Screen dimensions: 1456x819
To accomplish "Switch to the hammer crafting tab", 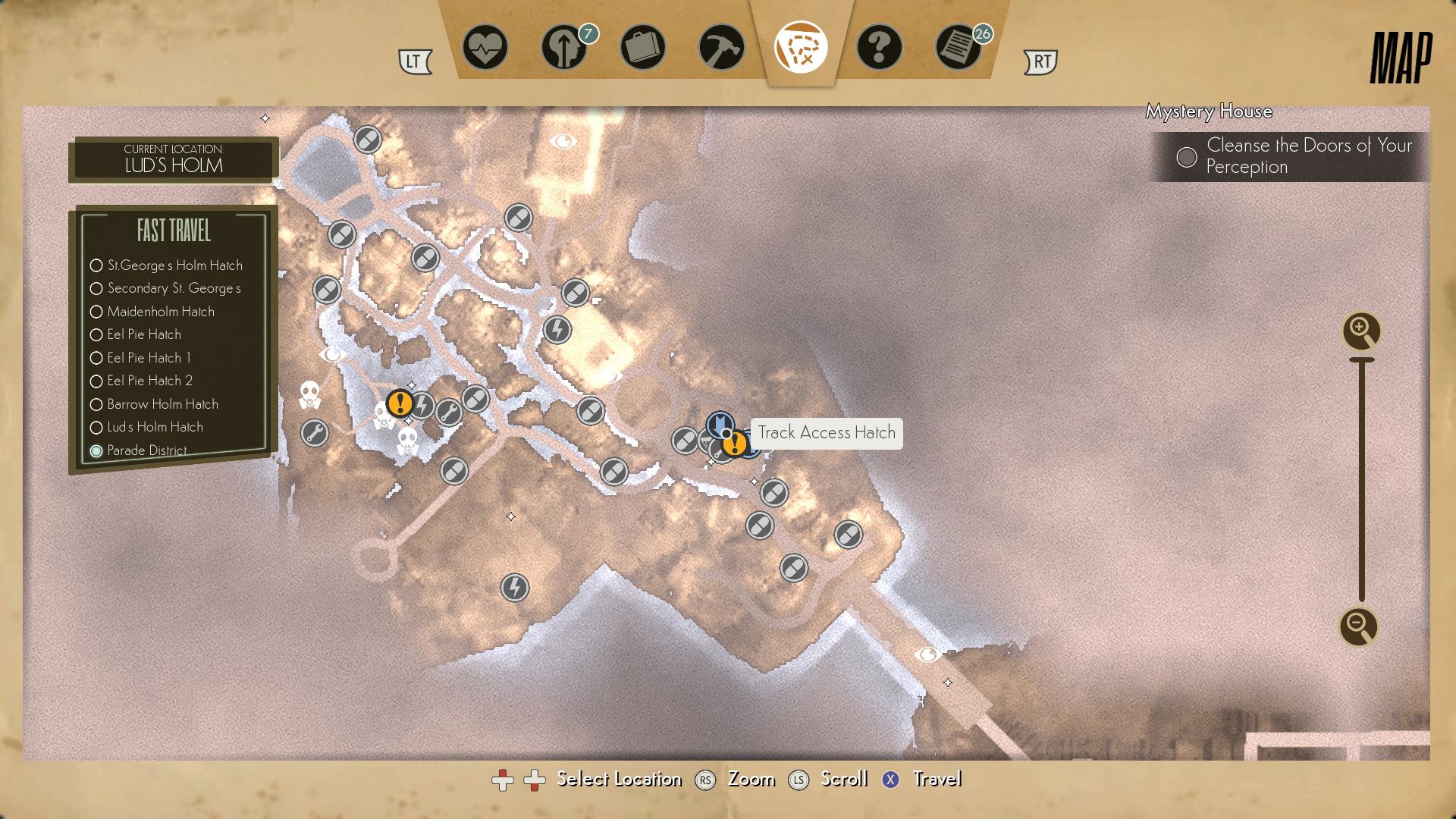I will tap(721, 48).
